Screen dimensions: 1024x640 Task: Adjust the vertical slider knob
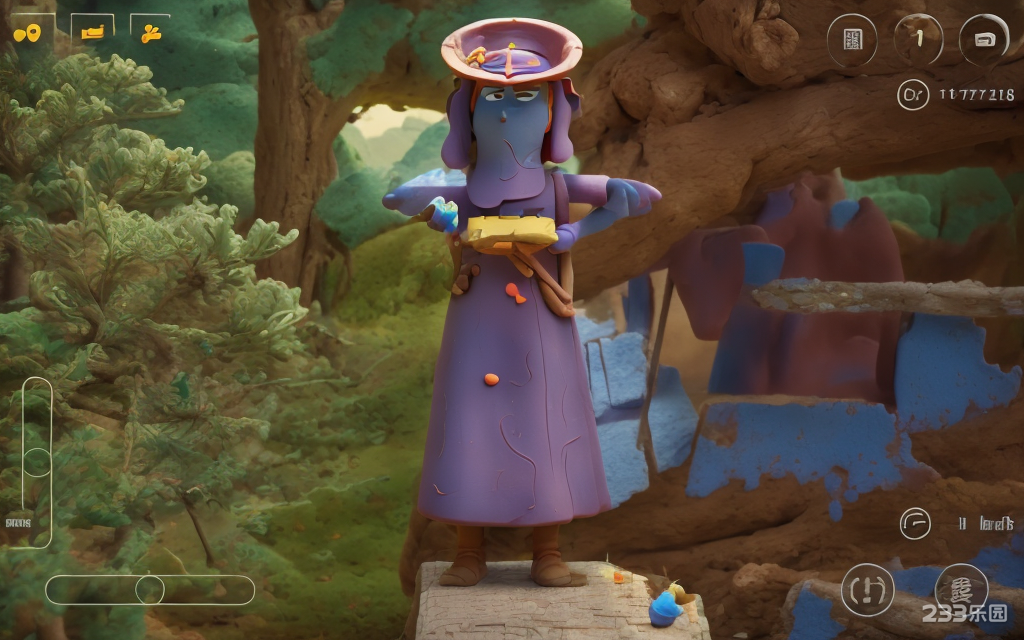(x=37, y=462)
